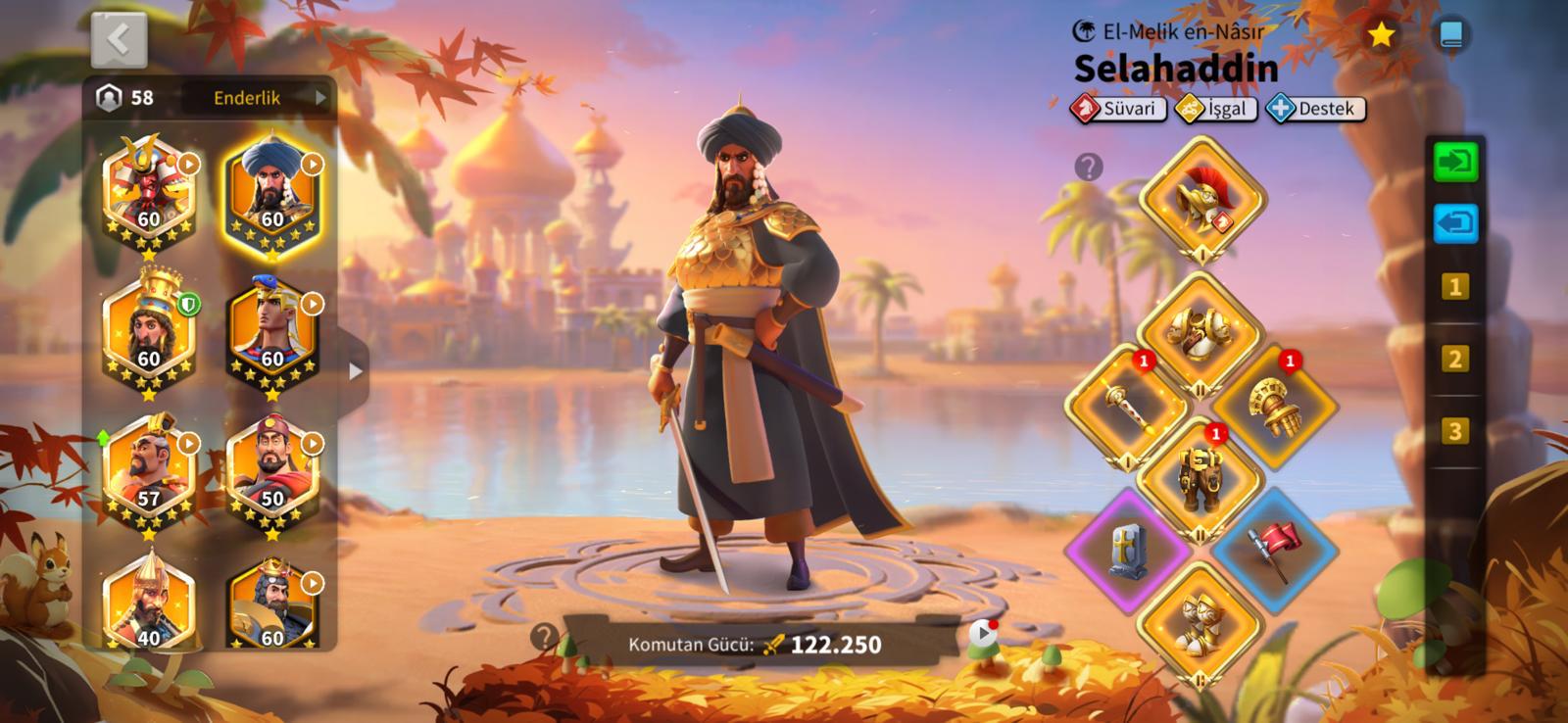Choose the level 50 commander portrait
The image size is (1568, 723).
[x=272, y=471]
